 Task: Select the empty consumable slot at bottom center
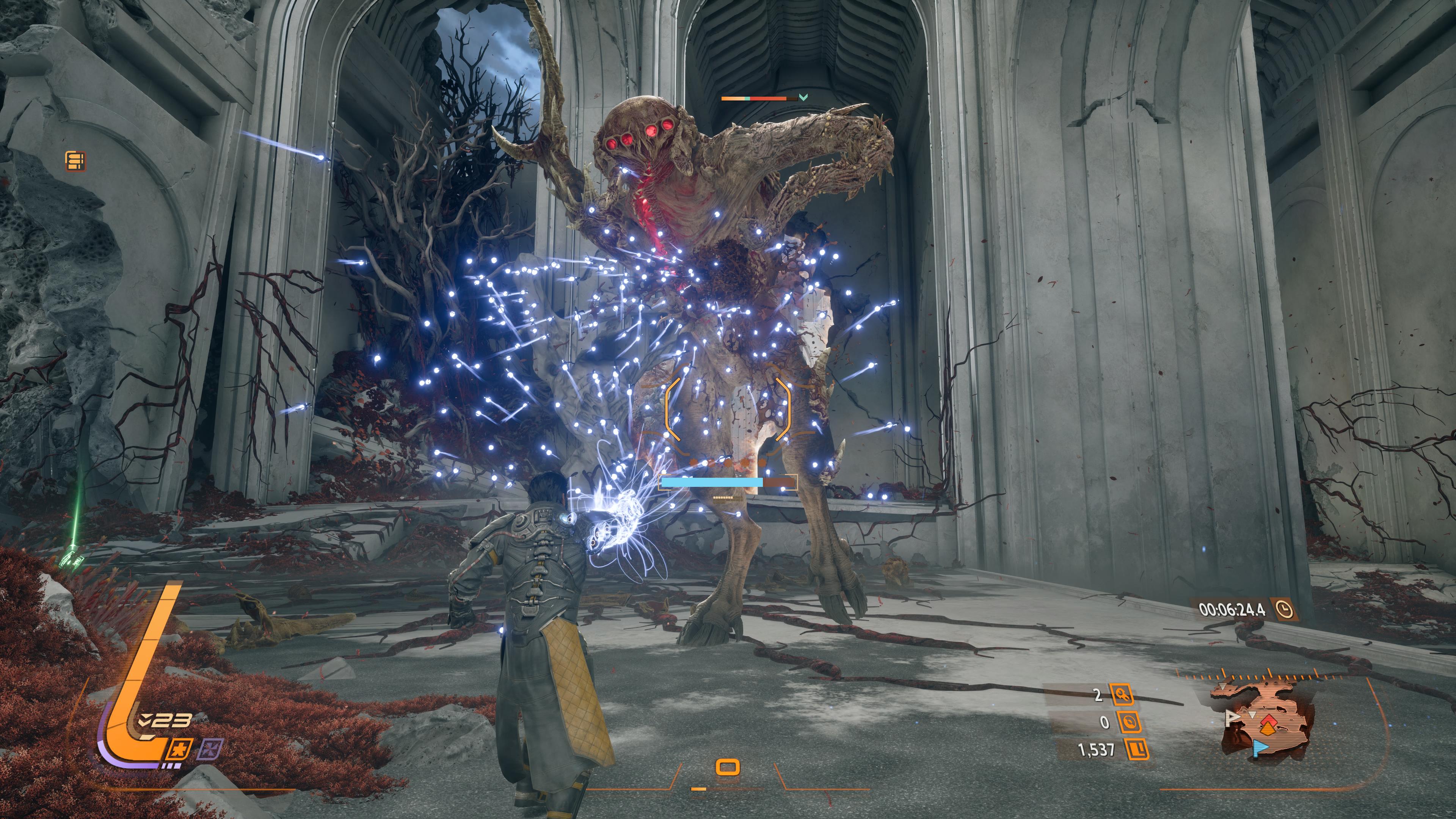point(728,767)
